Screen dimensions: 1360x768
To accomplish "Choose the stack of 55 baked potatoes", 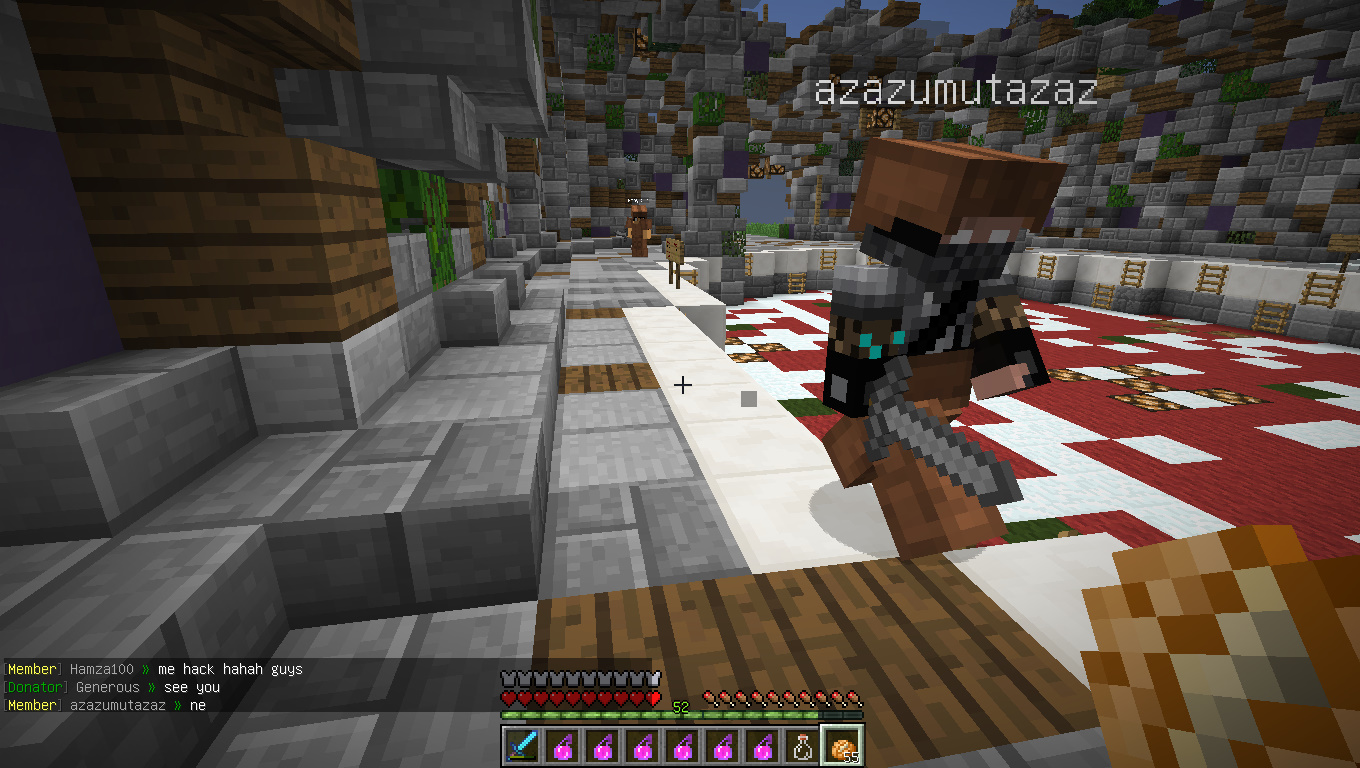I will [841, 746].
